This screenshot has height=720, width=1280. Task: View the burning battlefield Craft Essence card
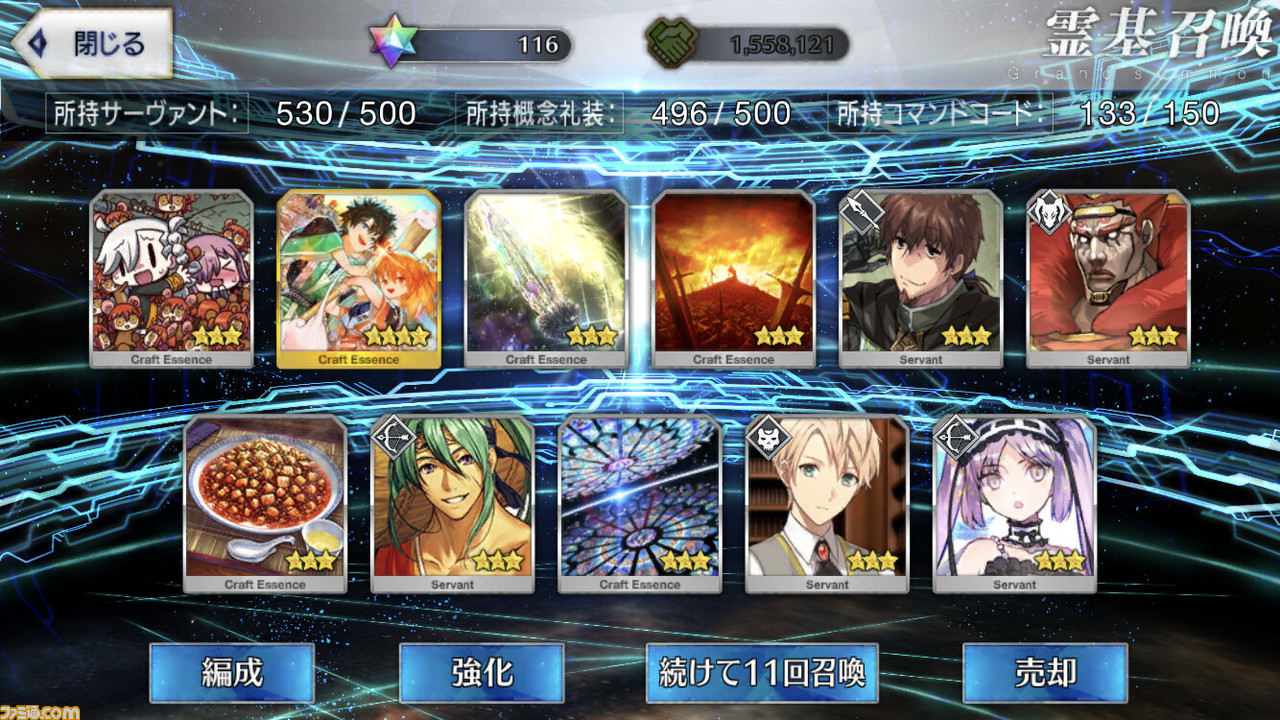point(734,279)
